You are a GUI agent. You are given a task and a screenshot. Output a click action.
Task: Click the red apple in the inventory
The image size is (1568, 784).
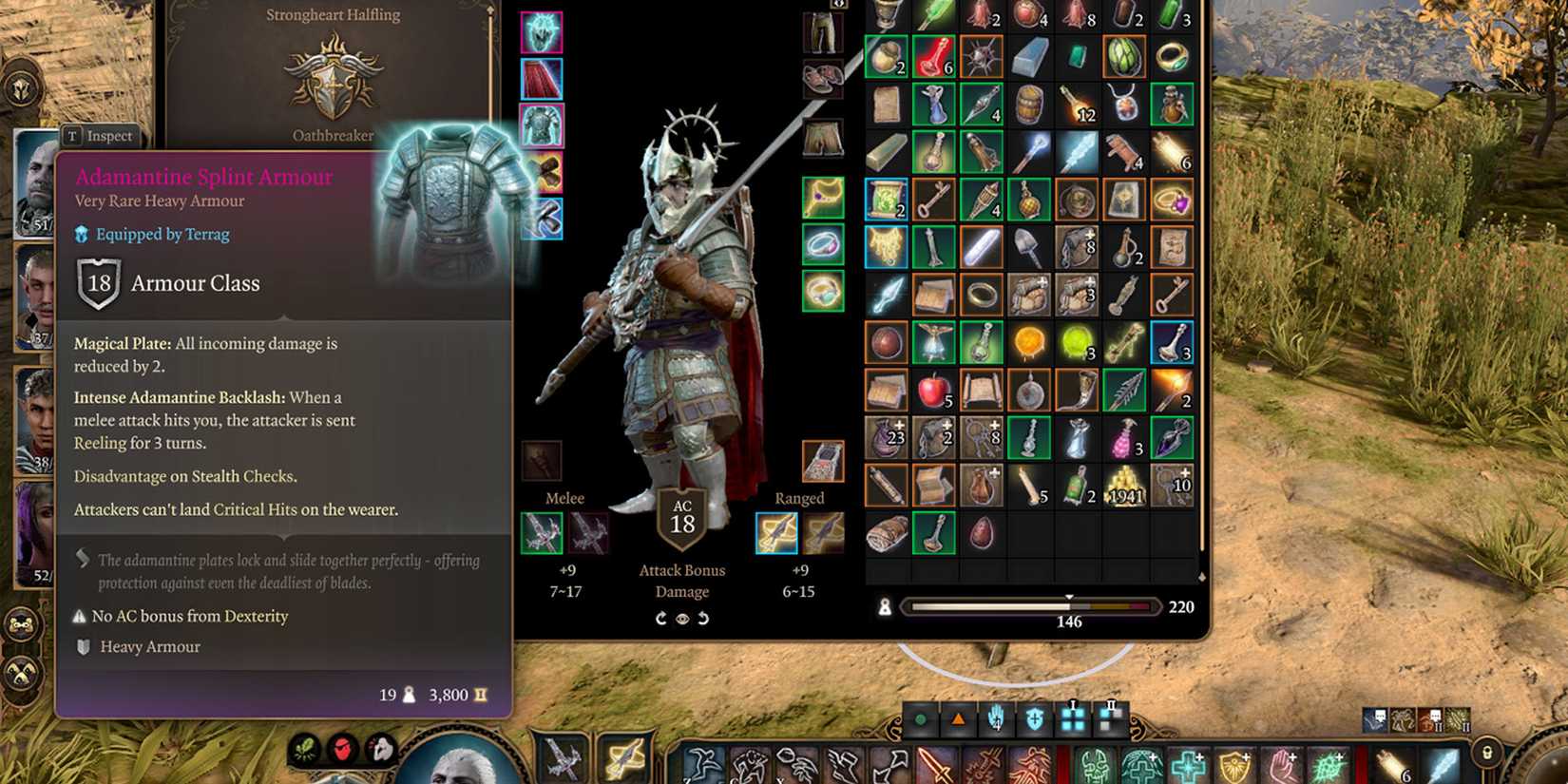[x=935, y=390]
